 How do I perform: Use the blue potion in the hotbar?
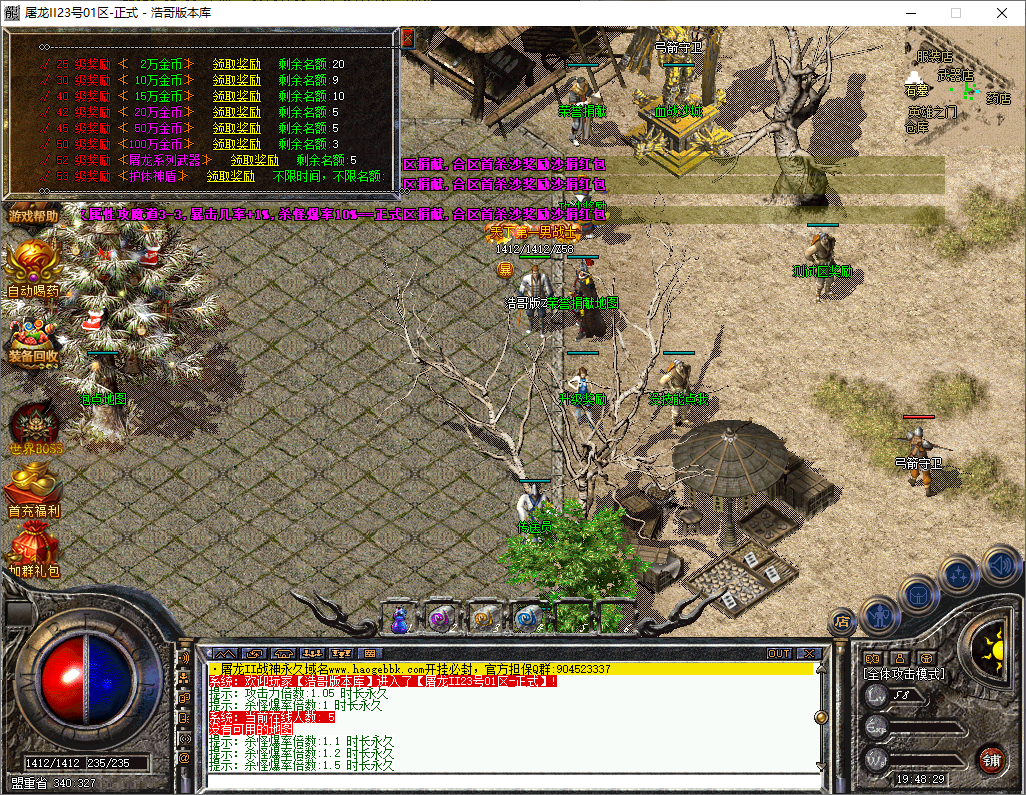(400, 620)
